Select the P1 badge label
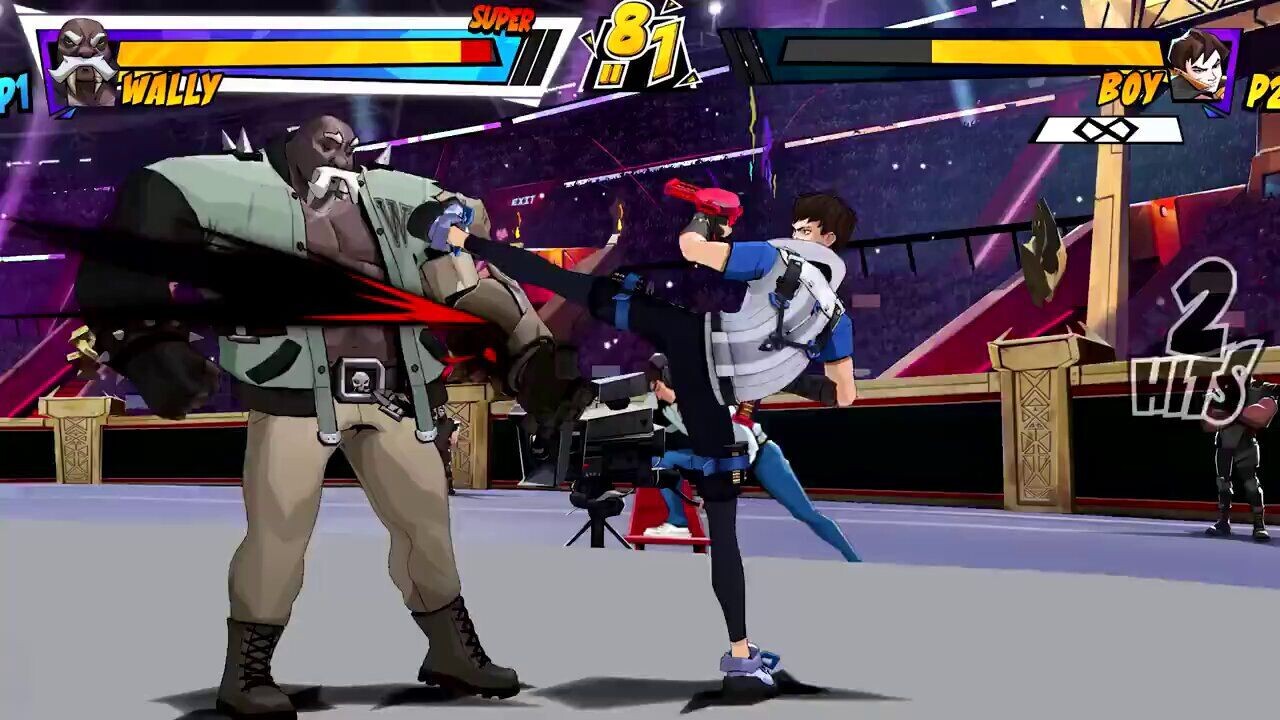 tap(10, 88)
